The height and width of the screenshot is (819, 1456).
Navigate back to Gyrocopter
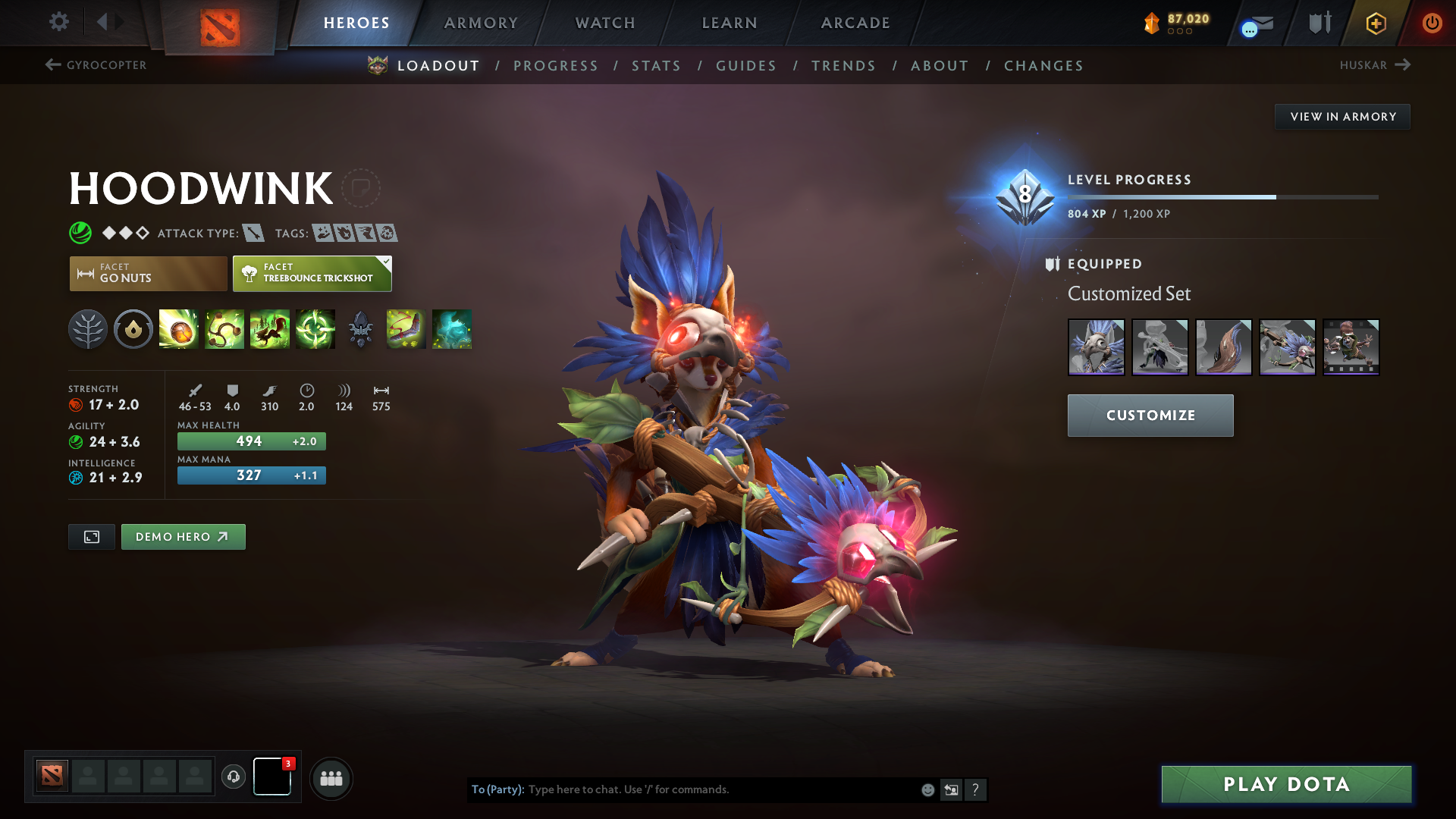[95, 65]
